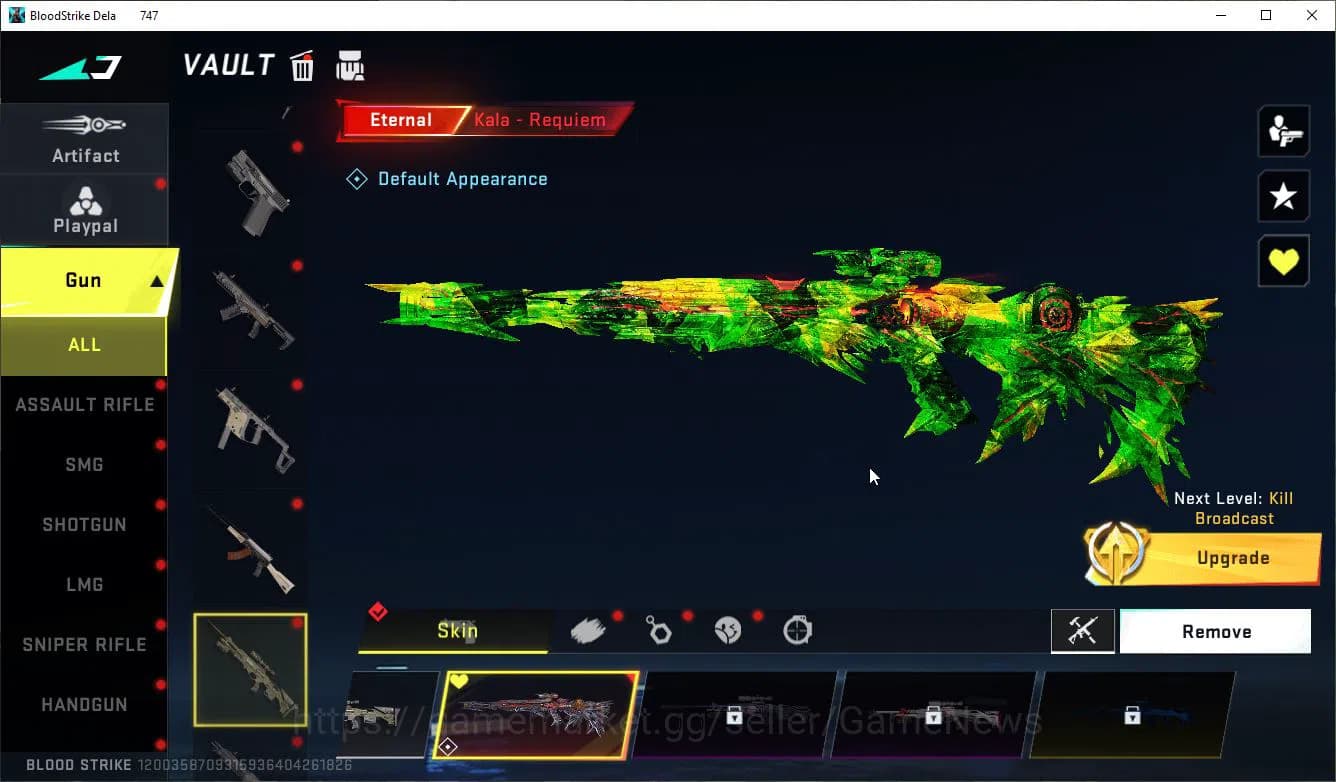Open the sticker customization icon
The image size is (1336, 782).
coord(728,629)
